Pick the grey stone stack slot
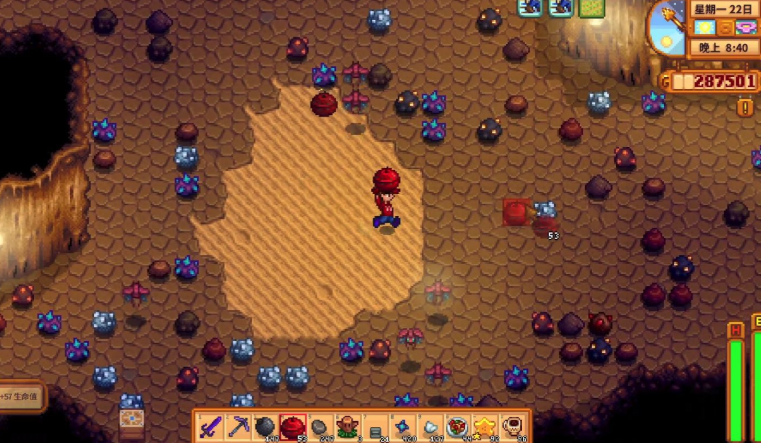Screen dimensions: 761x443 pos(320,427)
